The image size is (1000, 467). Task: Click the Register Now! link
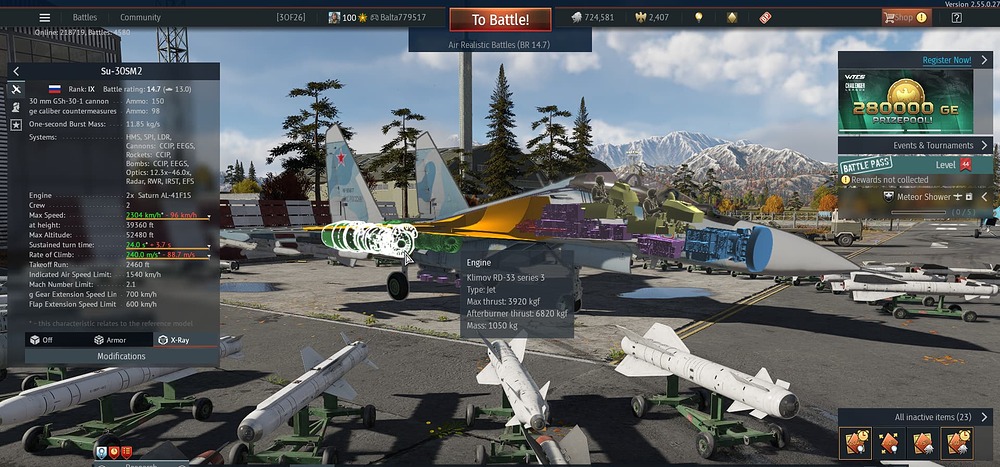[946, 60]
